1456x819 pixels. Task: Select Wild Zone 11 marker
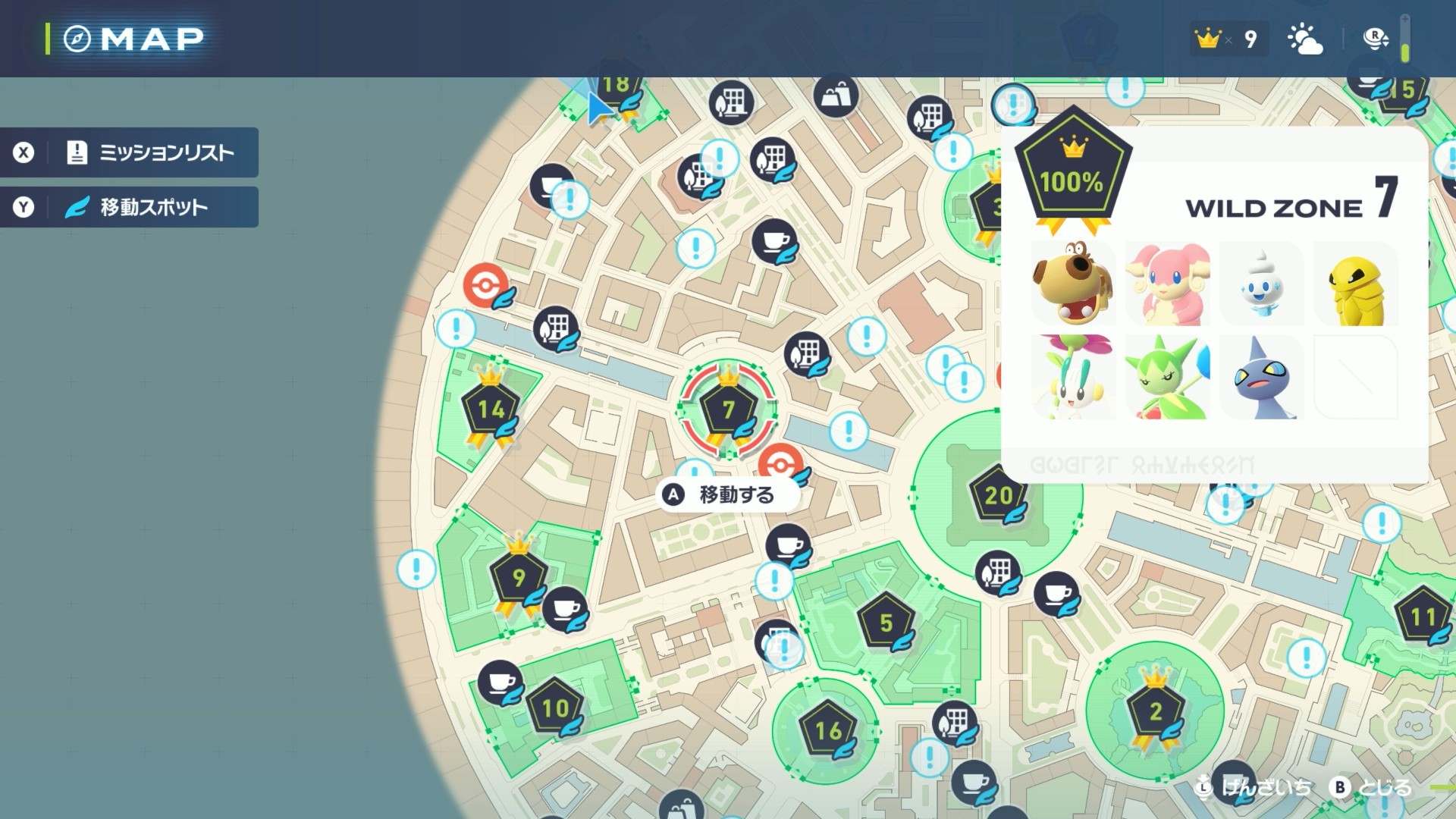pyautogui.click(x=1423, y=617)
